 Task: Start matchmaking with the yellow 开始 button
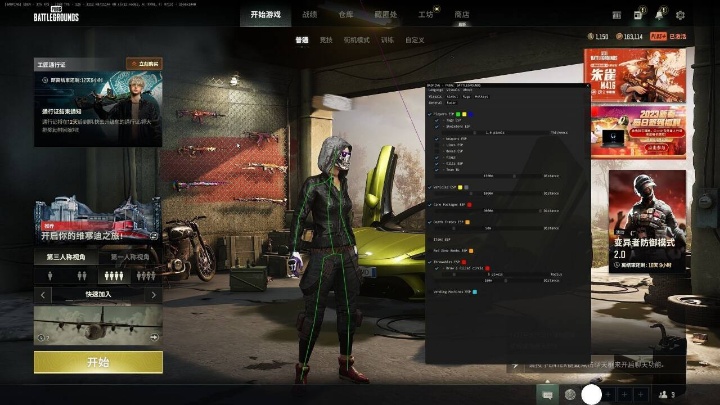[98, 362]
